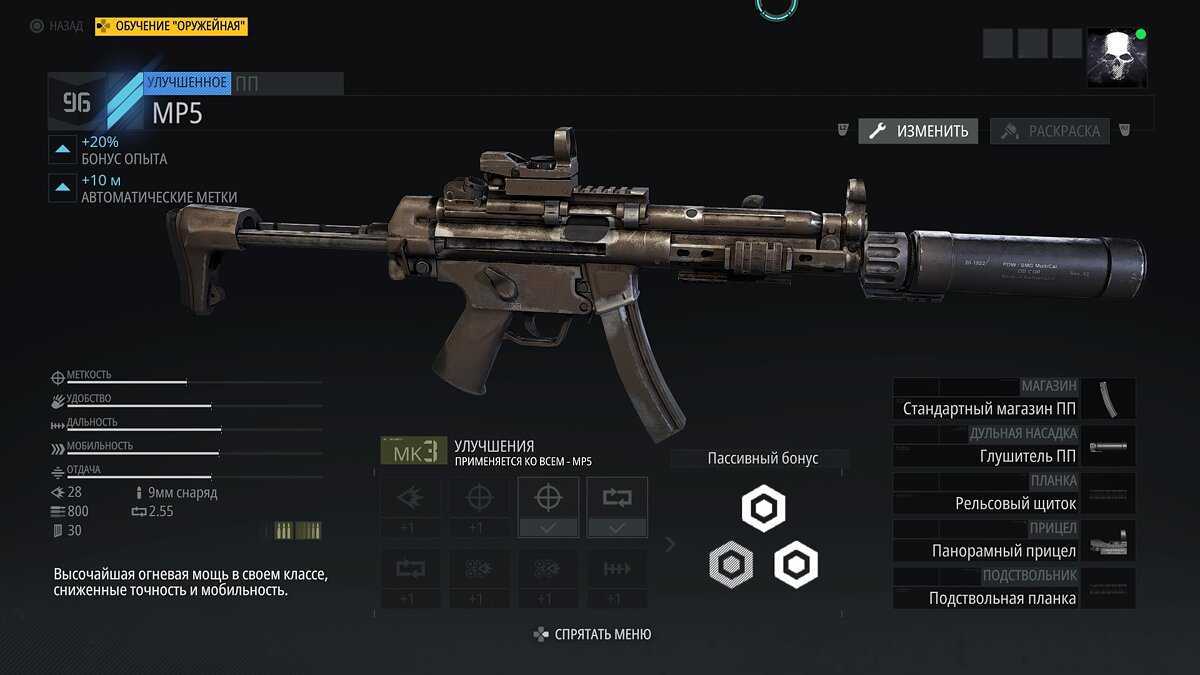The width and height of the screenshot is (1200, 675).
Task: Open the ОБУЧЕНИЕ "ОРУЖЕЙНАЯ" tutorial banner
Action: [171, 26]
